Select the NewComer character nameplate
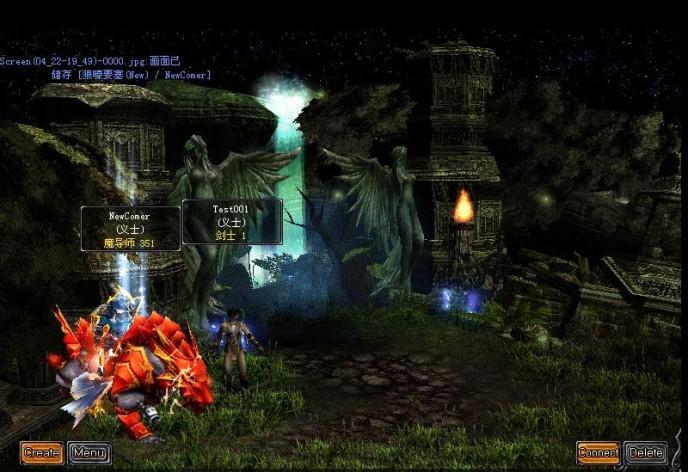 click(x=131, y=228)
